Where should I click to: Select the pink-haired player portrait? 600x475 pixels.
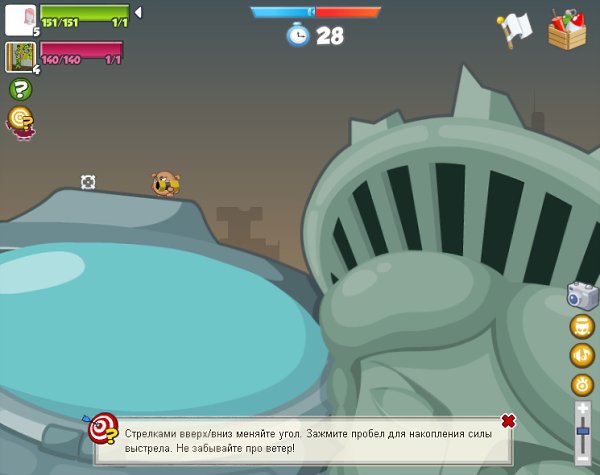click(x=20, y=19)
